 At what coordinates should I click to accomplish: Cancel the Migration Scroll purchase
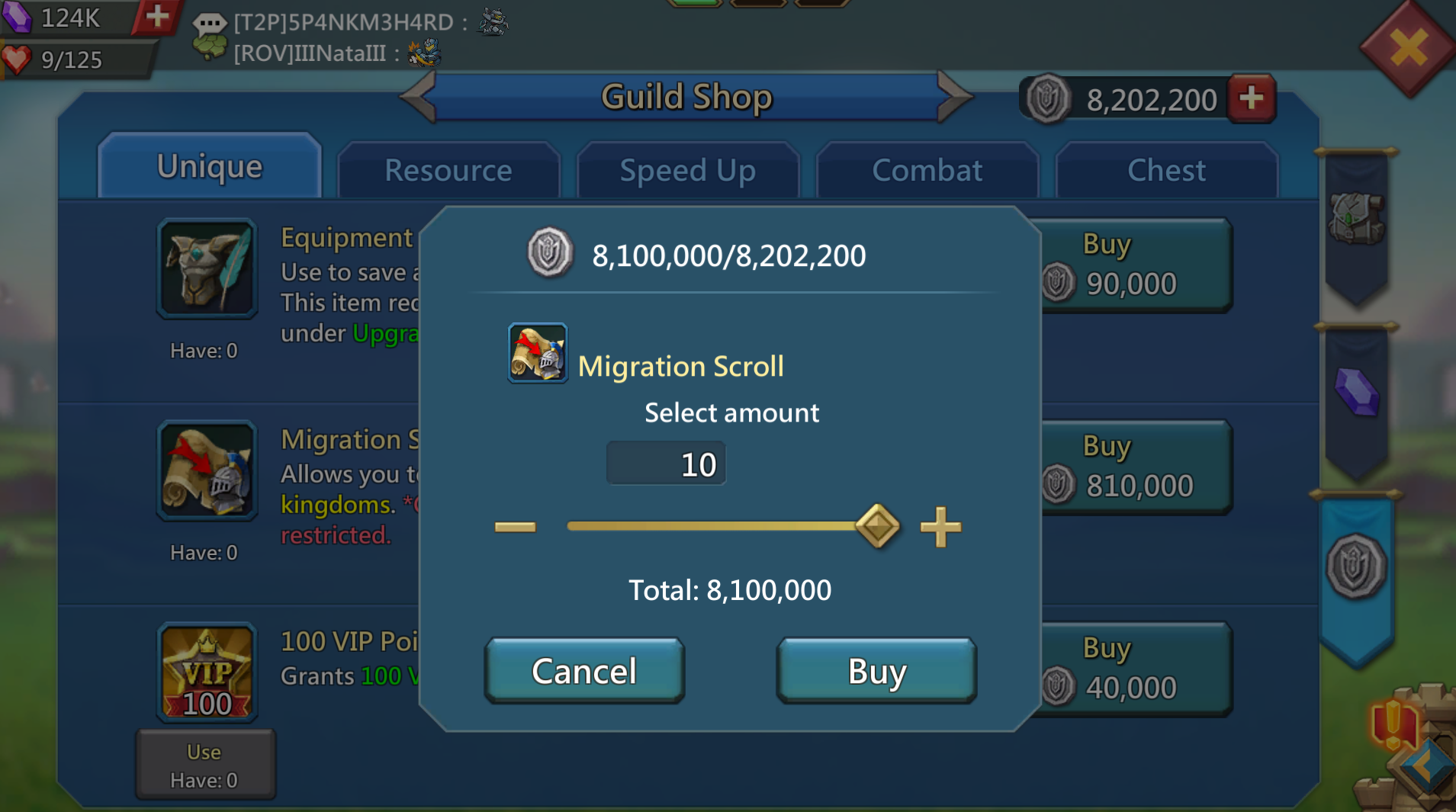[x=584, y=671]
